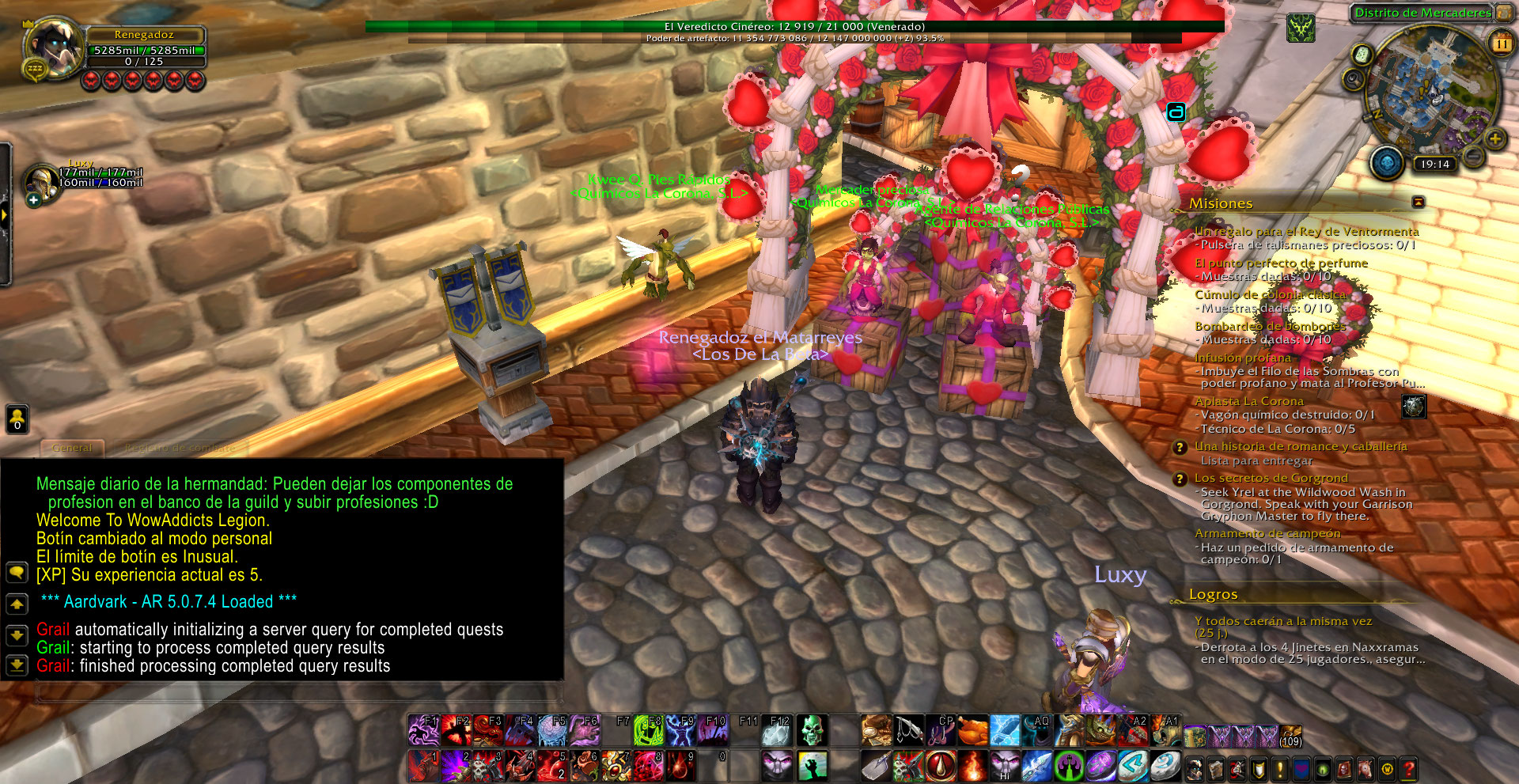Zoom in the minimap with the plus button
1519x784 pixels.
1494,139
